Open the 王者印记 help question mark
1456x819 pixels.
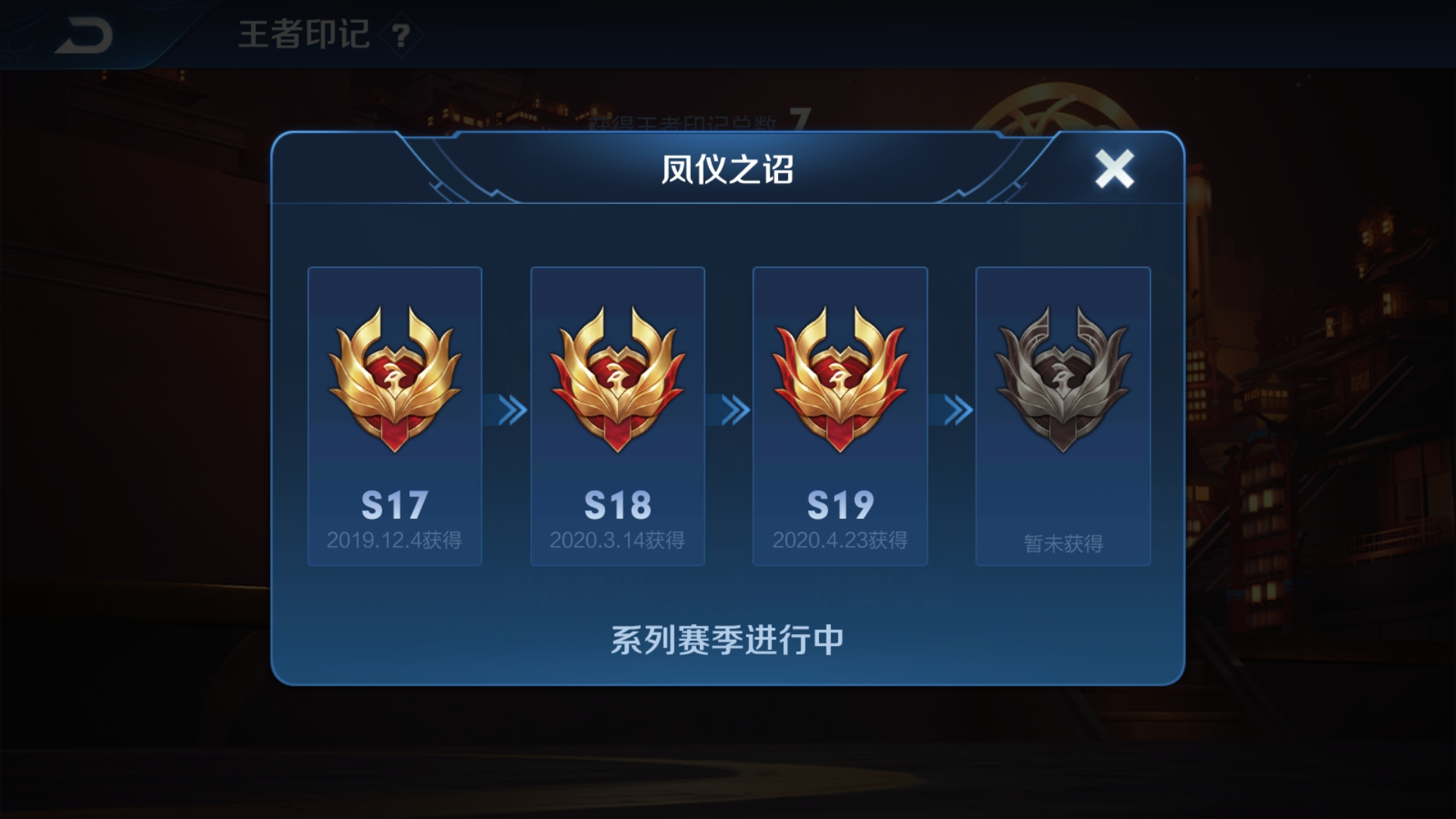[401, 36]
